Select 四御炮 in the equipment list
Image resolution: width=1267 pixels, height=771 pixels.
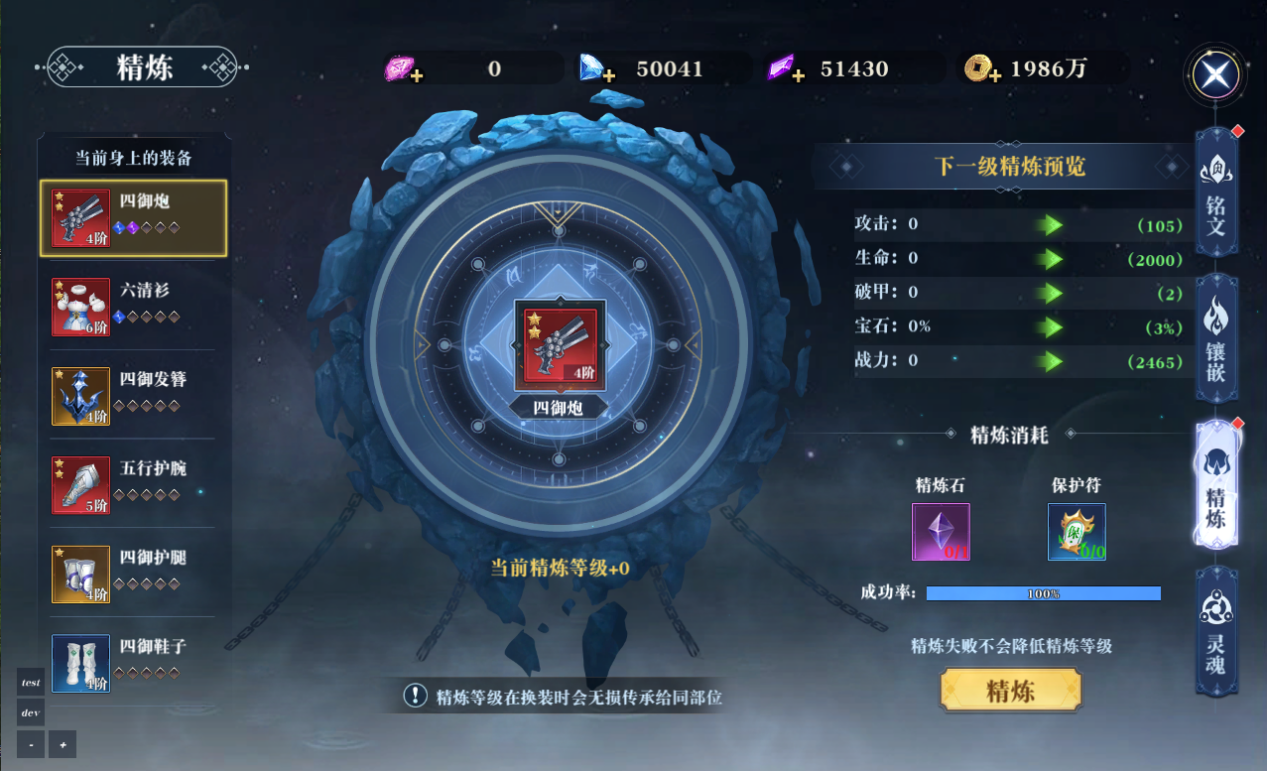133,218
